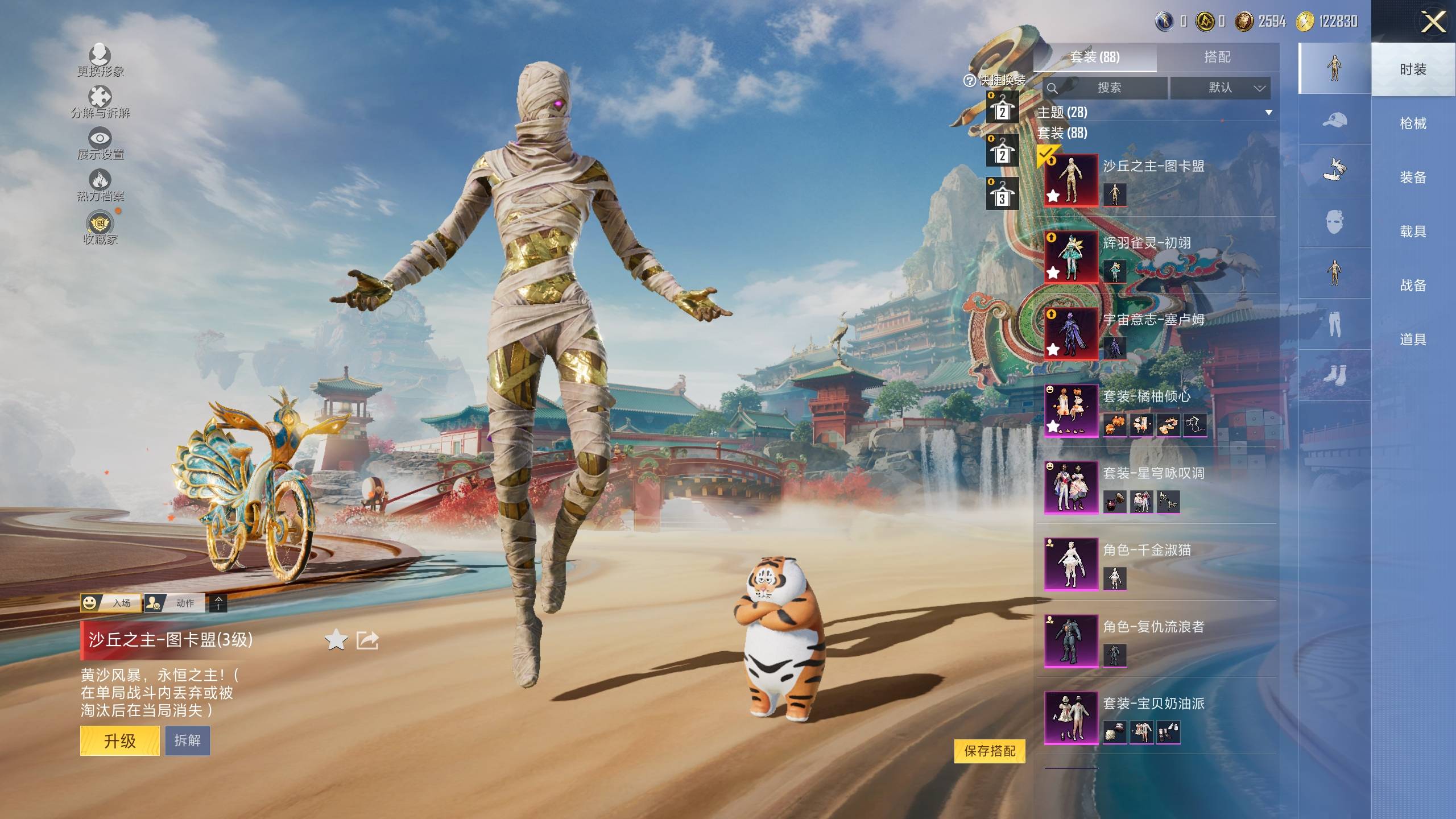Open 展示设置 display settings
The image size is (1456, 819).
100,143
